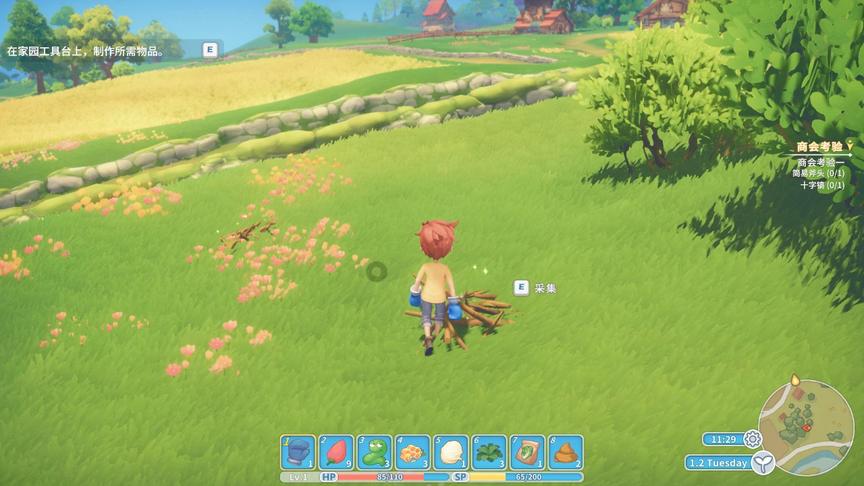
Task: Select the blue boxing gloves hotbar slot
Action: 298,453
